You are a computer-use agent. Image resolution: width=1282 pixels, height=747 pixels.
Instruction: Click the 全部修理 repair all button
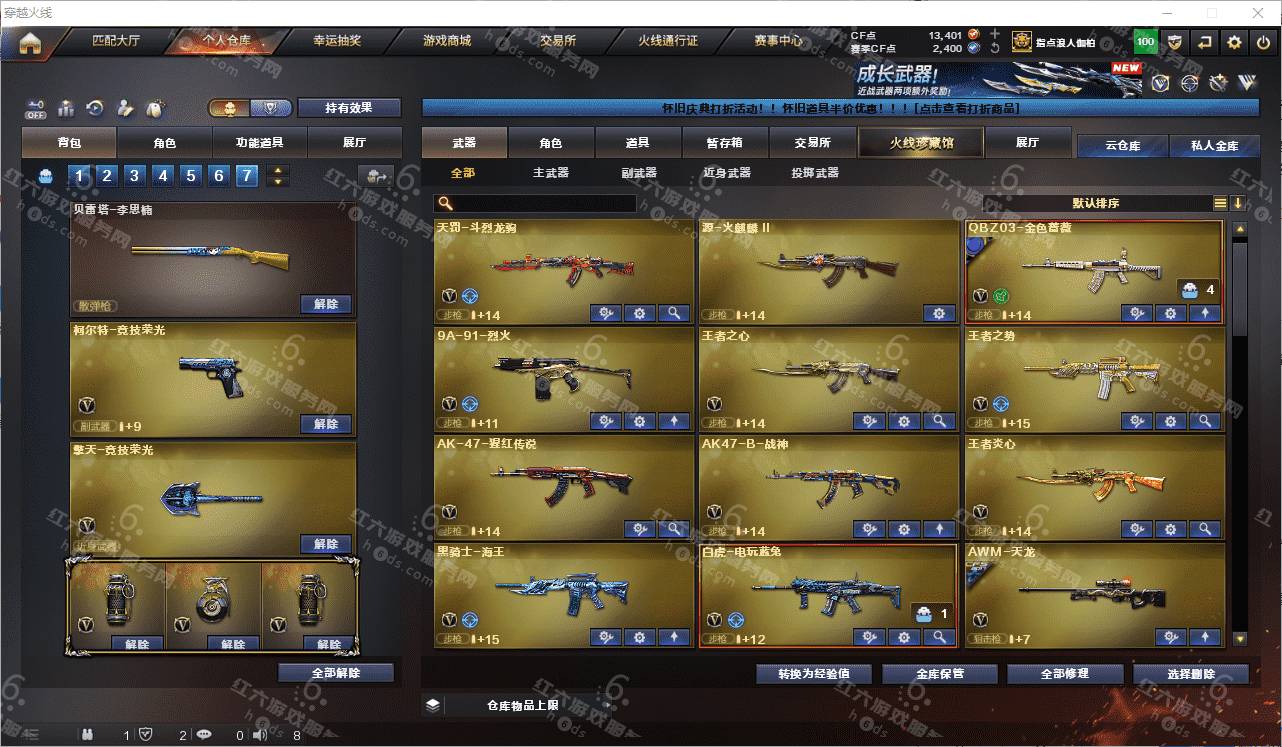pos(1064,674)
